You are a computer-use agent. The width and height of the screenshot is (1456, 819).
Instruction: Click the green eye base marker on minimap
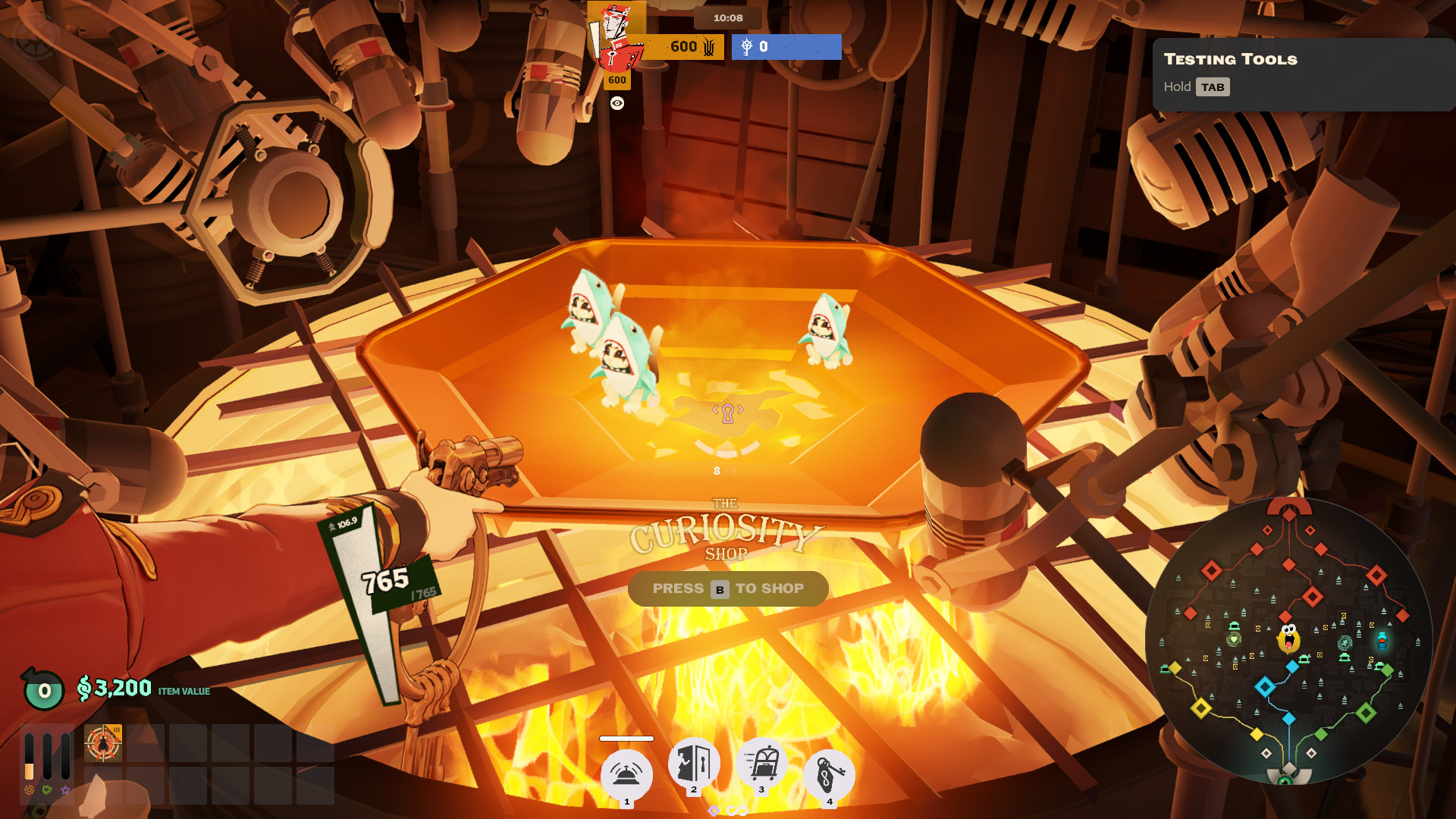tap(1285, 780)
